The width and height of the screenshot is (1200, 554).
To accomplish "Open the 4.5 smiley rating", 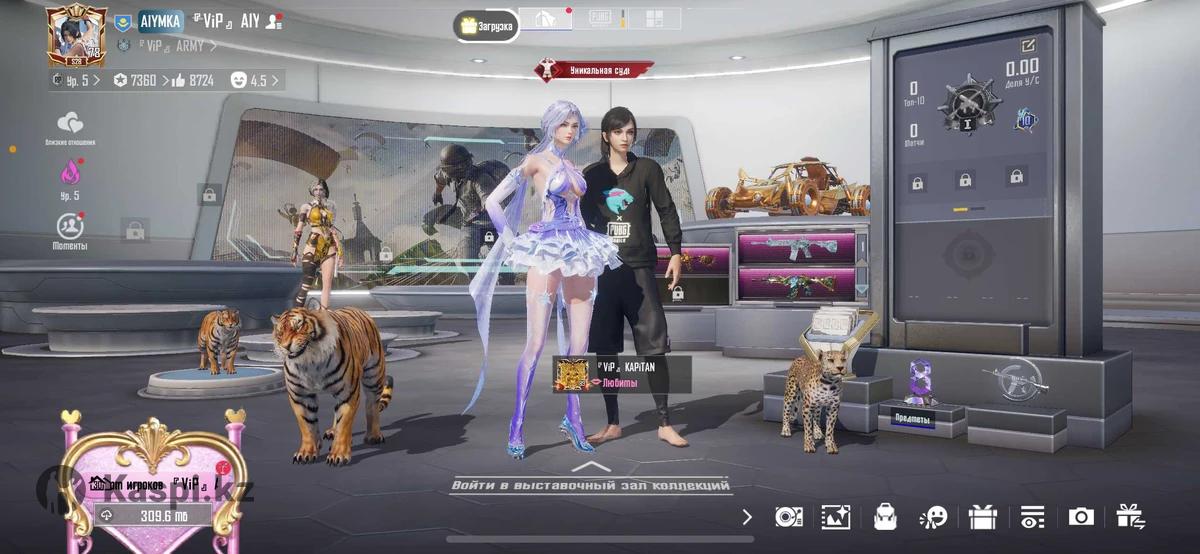I will click(255, 80).
